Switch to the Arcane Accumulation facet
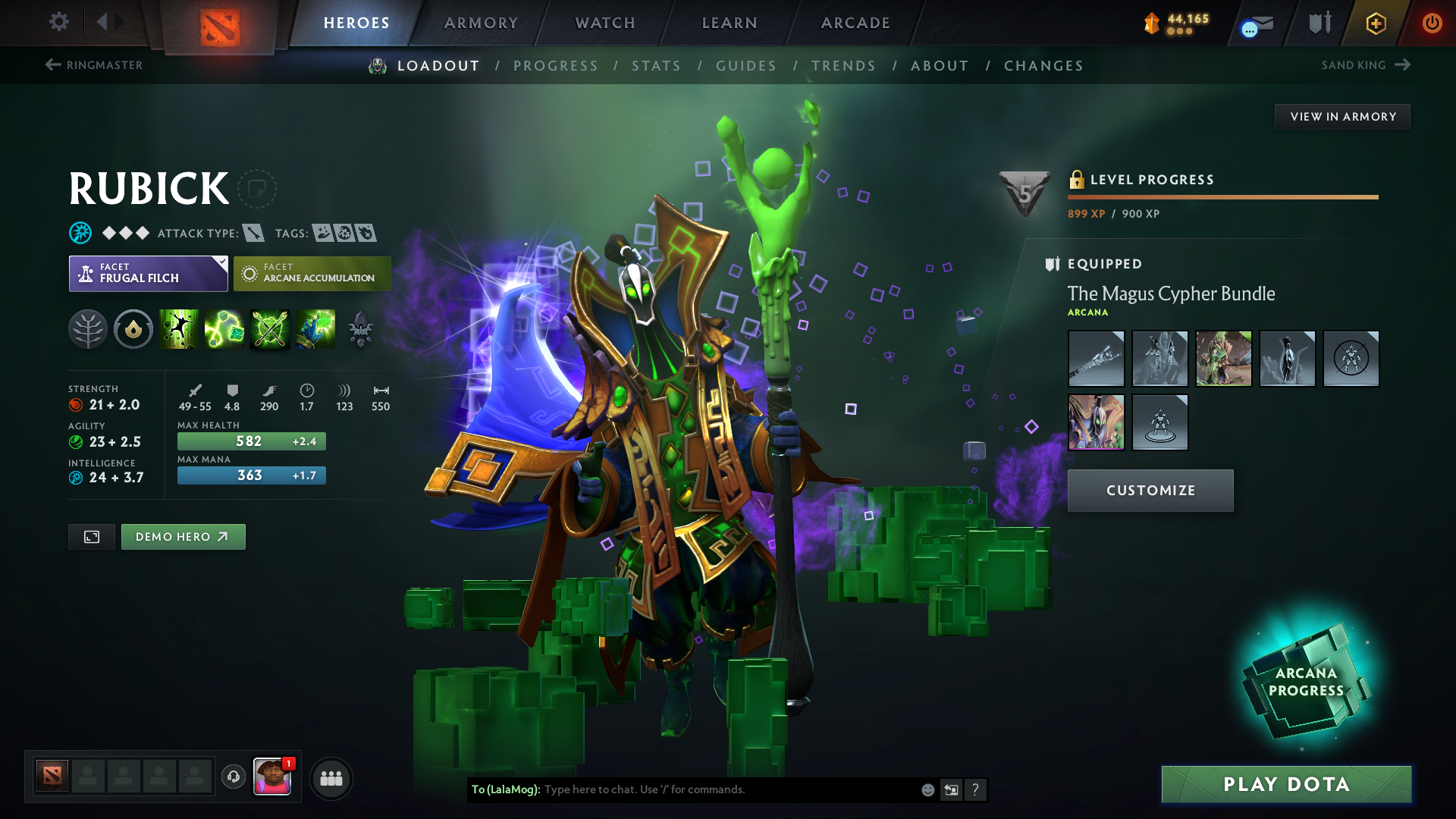 (x=312, y=273)
